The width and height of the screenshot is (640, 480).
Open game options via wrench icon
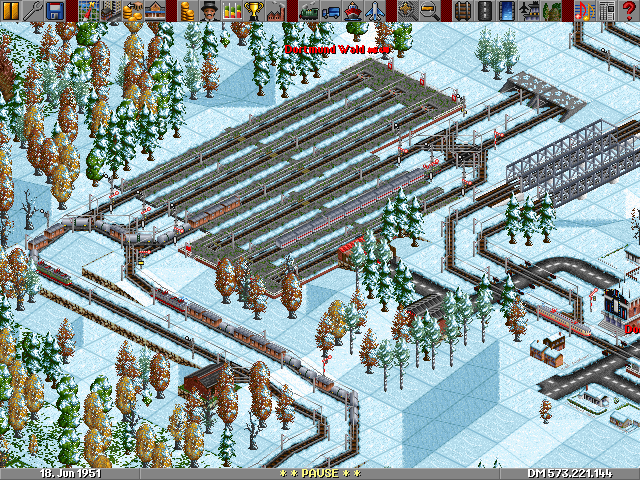(33, 10)
